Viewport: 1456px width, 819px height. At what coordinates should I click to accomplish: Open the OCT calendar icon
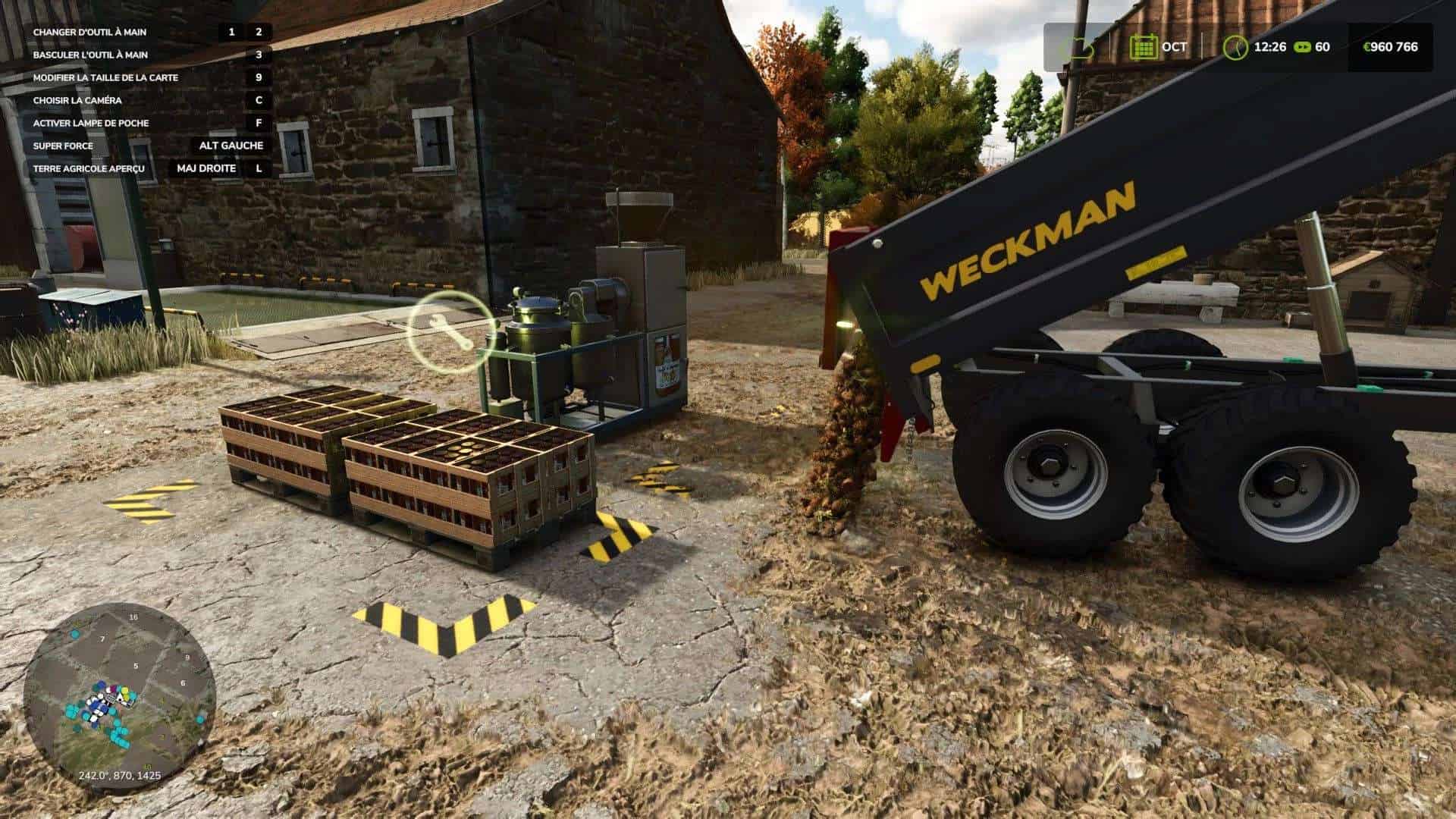pyautogui.click(x=1144, y=45)
